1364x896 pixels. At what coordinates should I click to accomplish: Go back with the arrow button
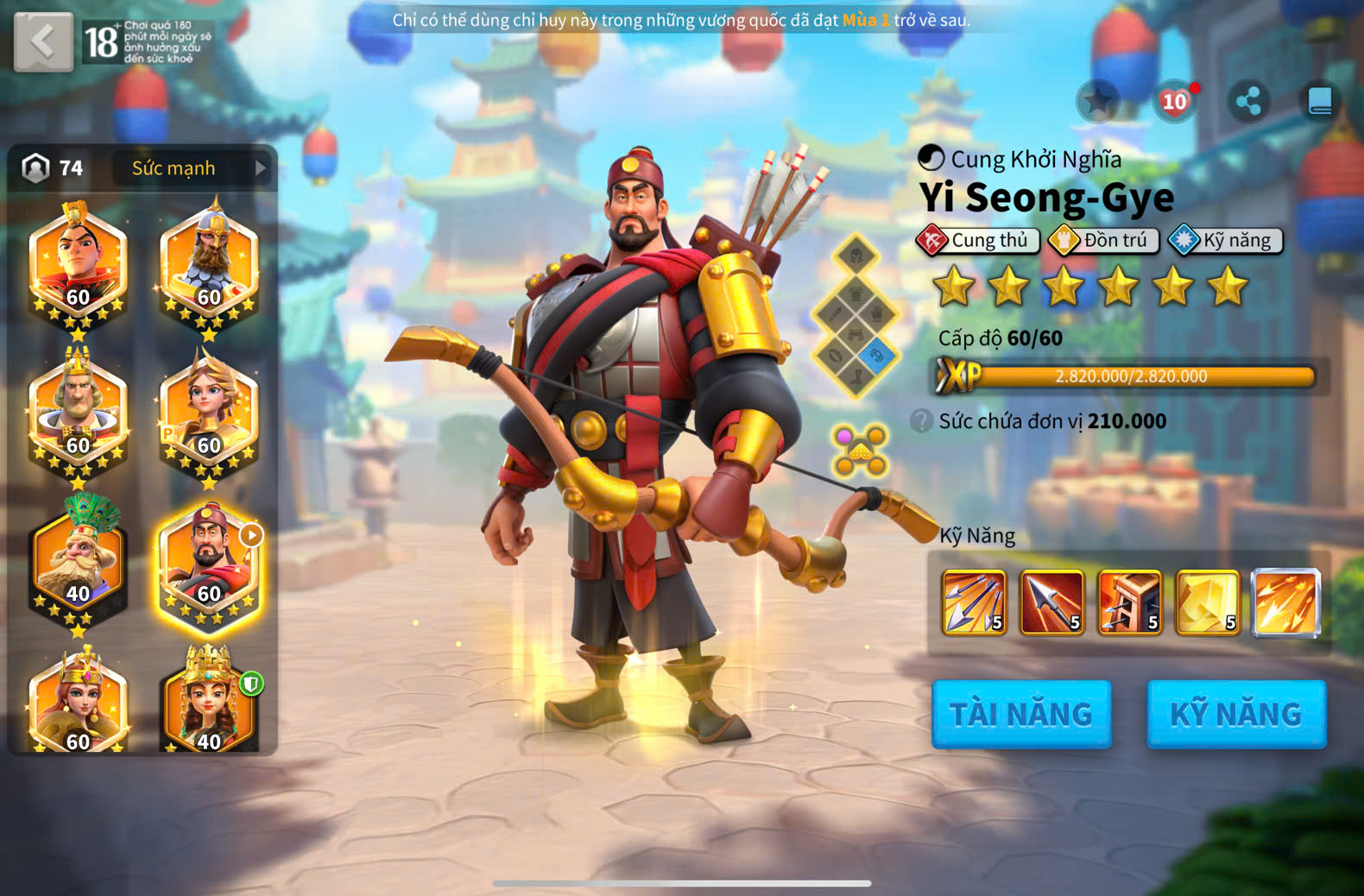coord(43,41)
